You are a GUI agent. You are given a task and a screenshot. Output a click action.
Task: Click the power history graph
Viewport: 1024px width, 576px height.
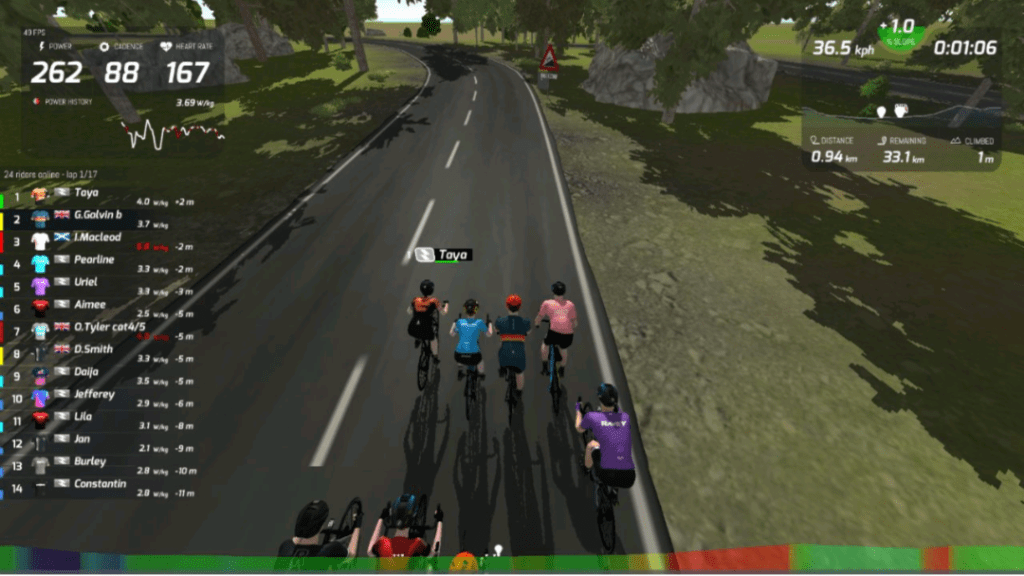172,132
